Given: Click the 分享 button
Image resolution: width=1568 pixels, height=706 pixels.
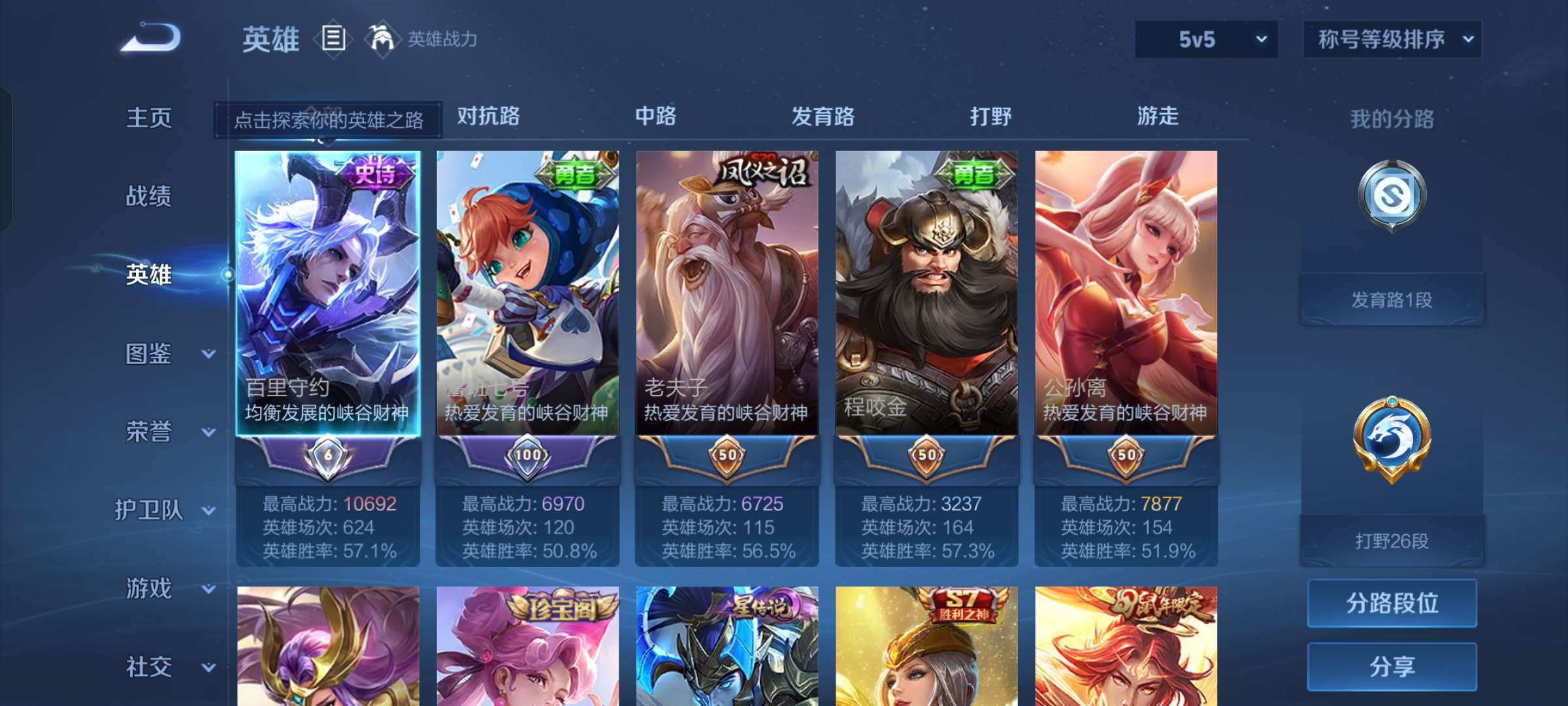Looking at the screenshot, I should coord(1392,667).
